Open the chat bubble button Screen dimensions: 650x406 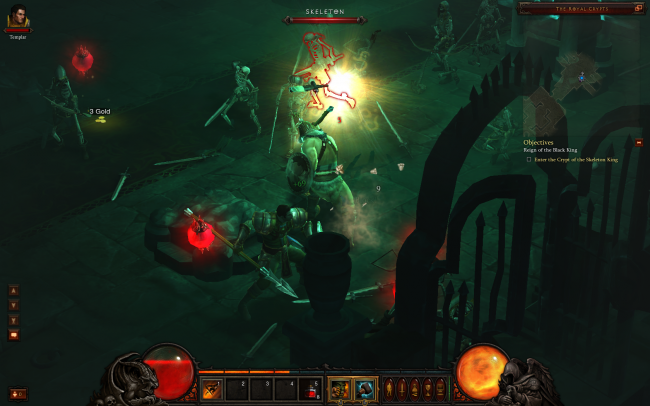click(x=14, y=335)
